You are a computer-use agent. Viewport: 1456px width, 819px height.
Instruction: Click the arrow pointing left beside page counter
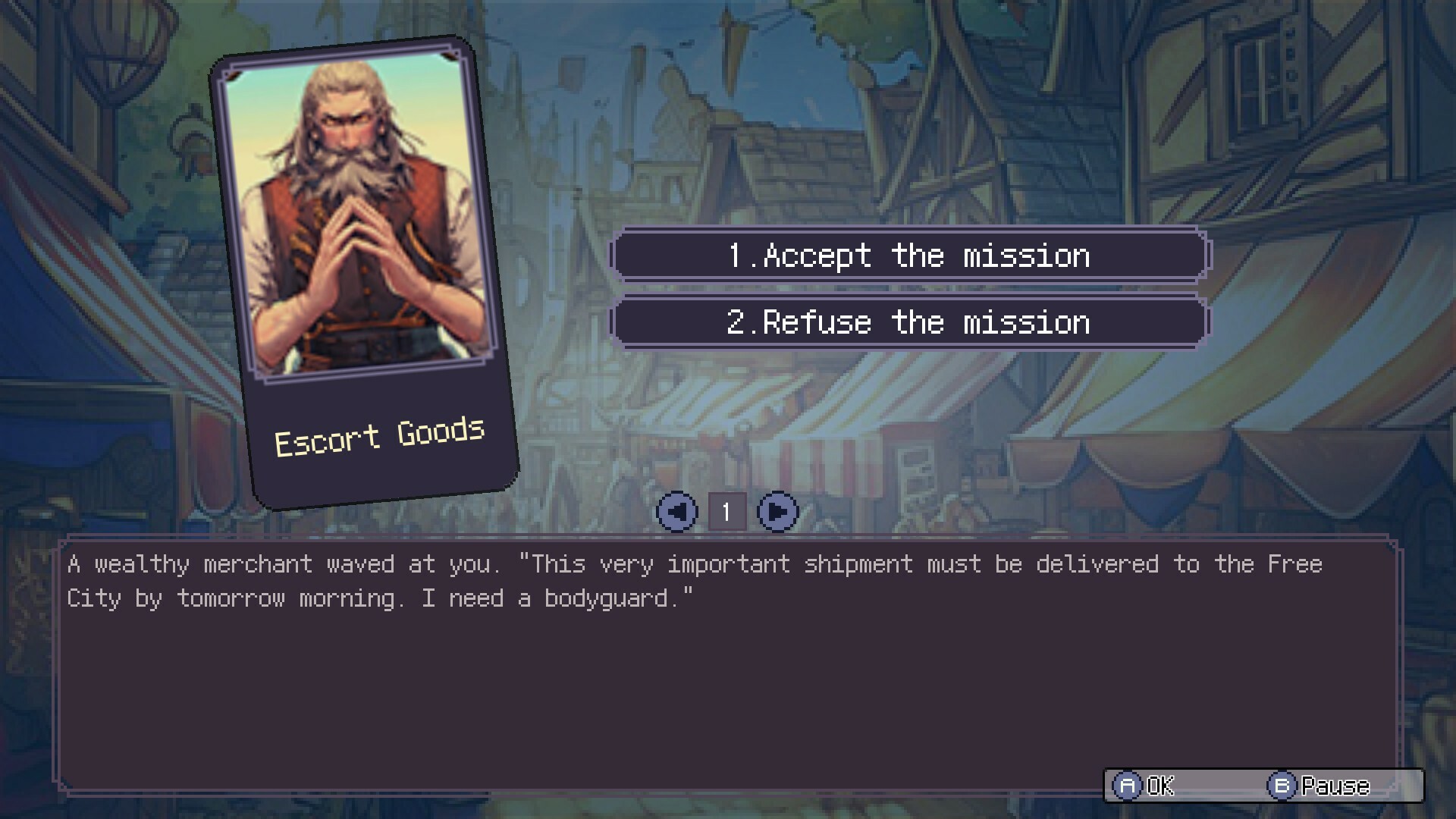(x=676, y=510)
